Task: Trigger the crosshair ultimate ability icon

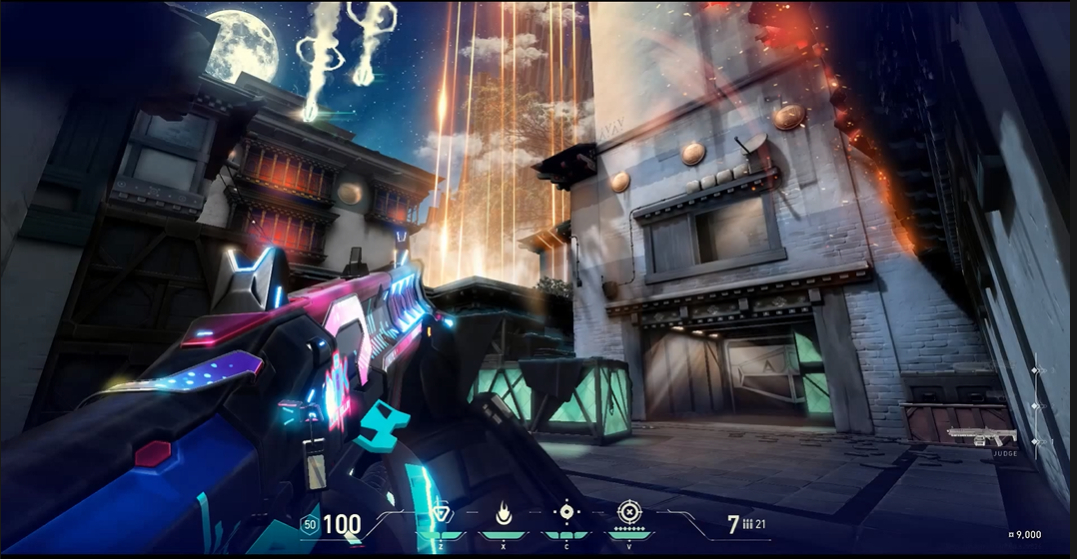Action: pos(628,514)
